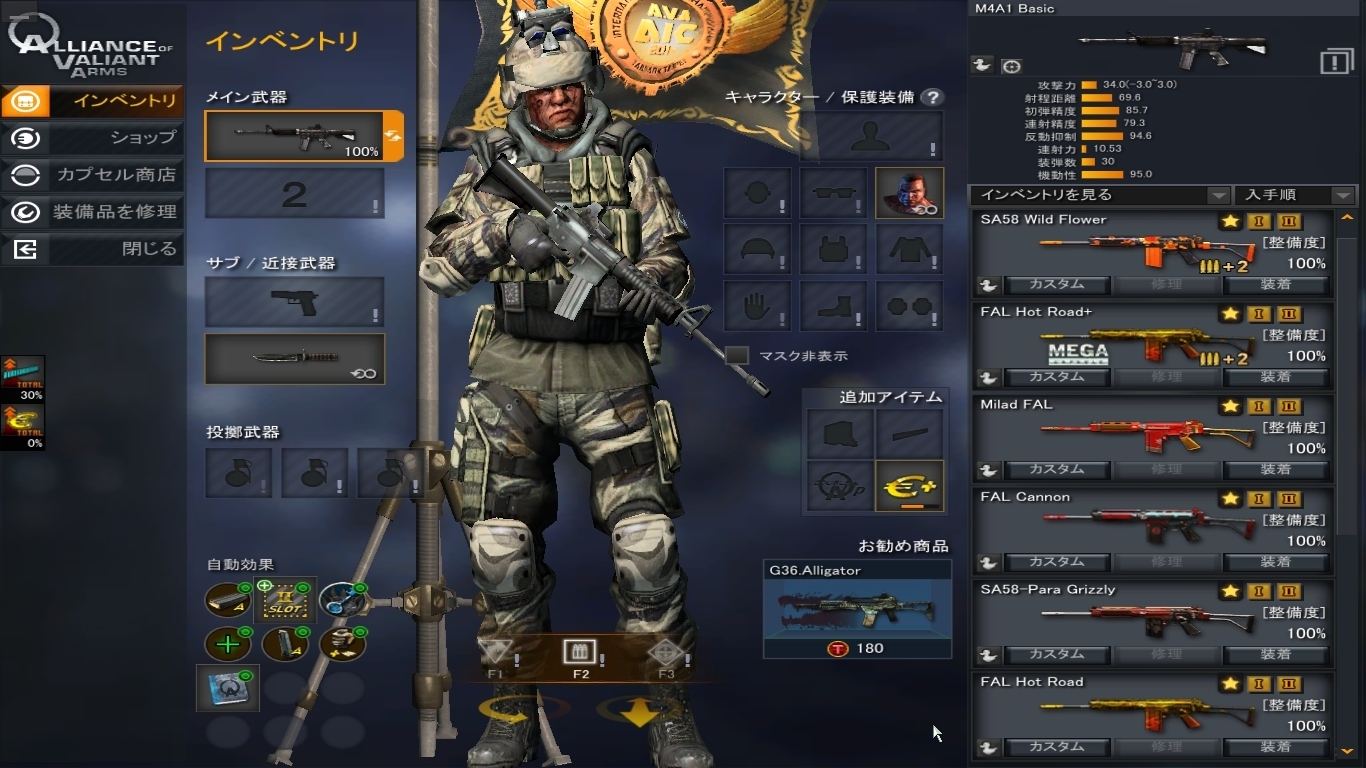Open カスタム for the FAL Cannon
1366x768 pixels.
[x=1056, y=561]
